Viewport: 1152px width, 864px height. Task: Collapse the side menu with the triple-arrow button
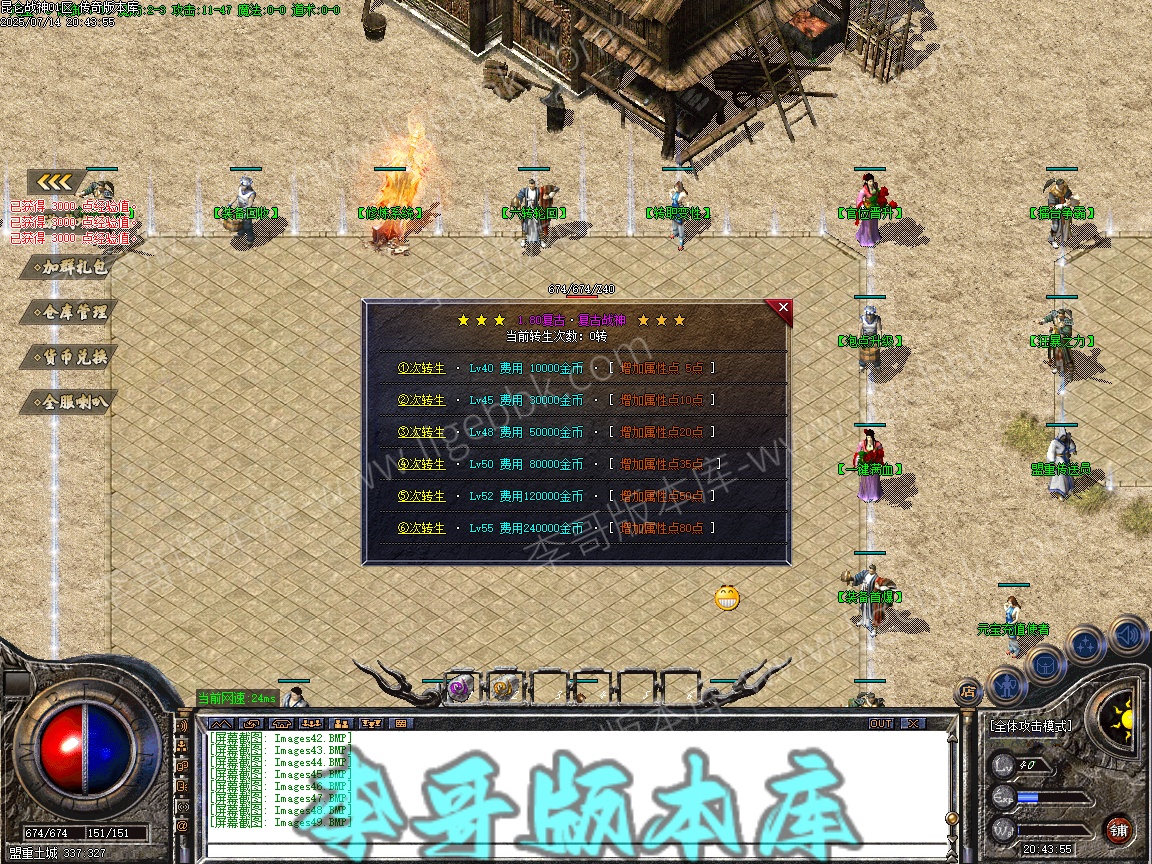56,182
